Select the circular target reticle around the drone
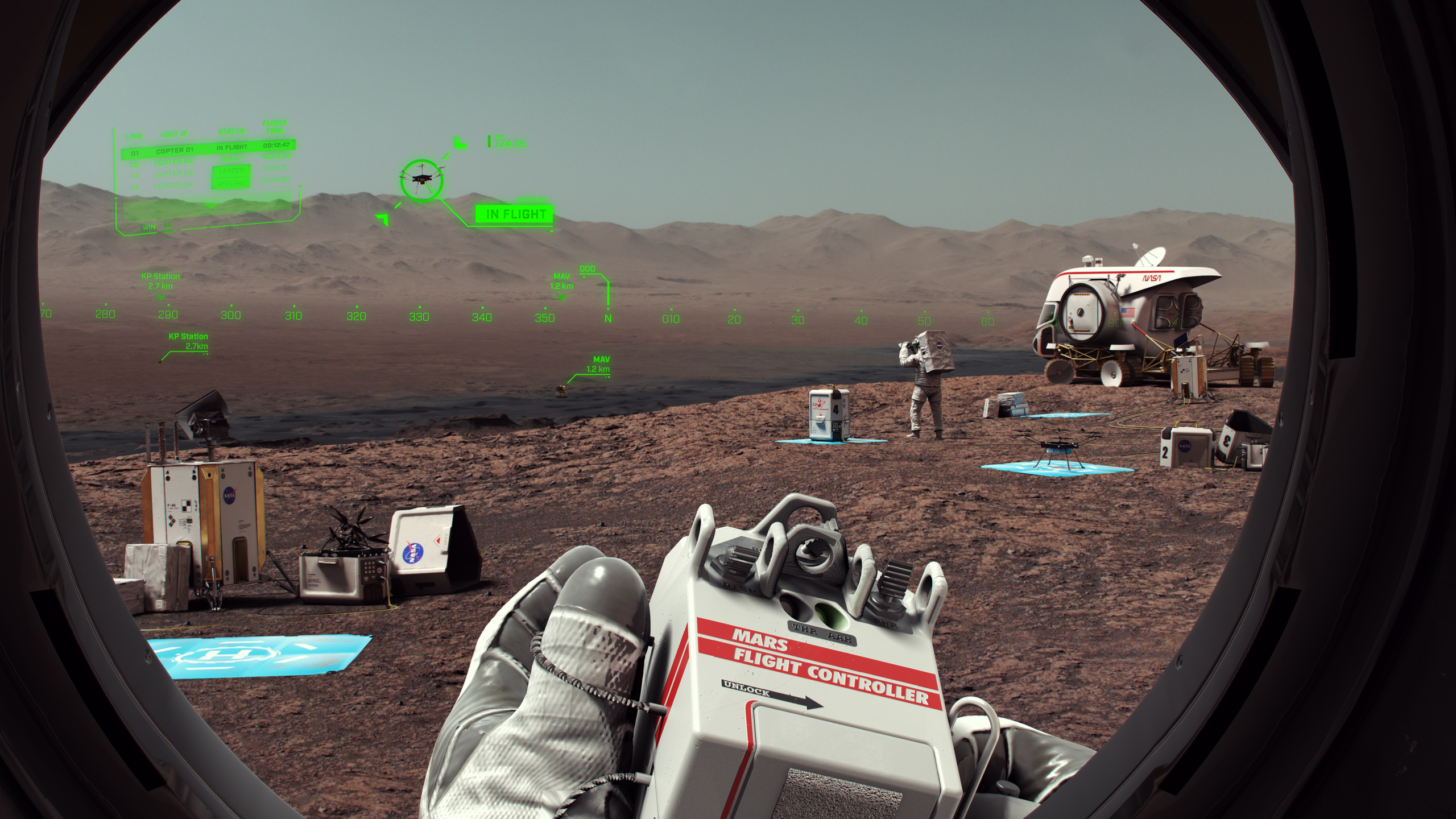Image resolution: width=1456 pixels, height=819 pixels. 421,180
